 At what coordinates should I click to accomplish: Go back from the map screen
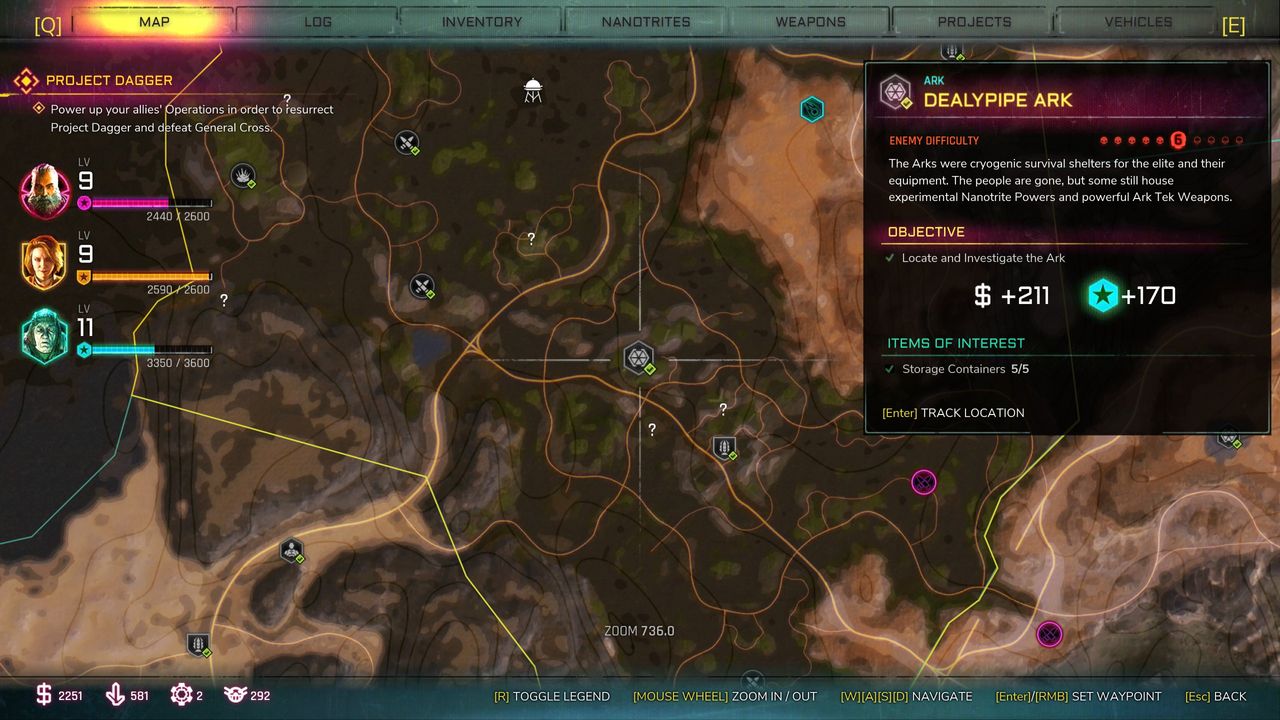click(1215, 696)
